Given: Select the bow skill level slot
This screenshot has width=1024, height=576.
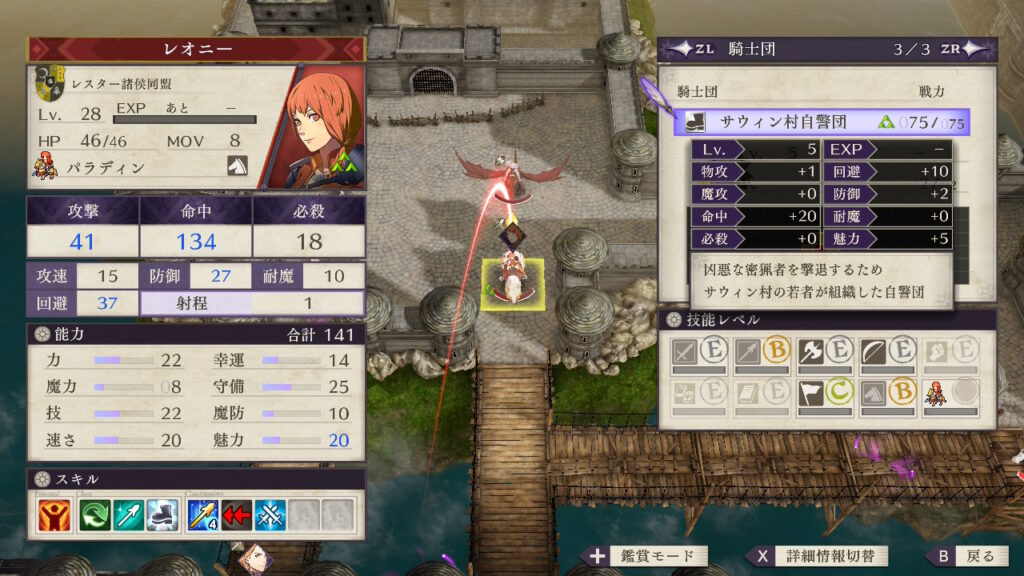Looking at the screenshot, I should 887,352.
